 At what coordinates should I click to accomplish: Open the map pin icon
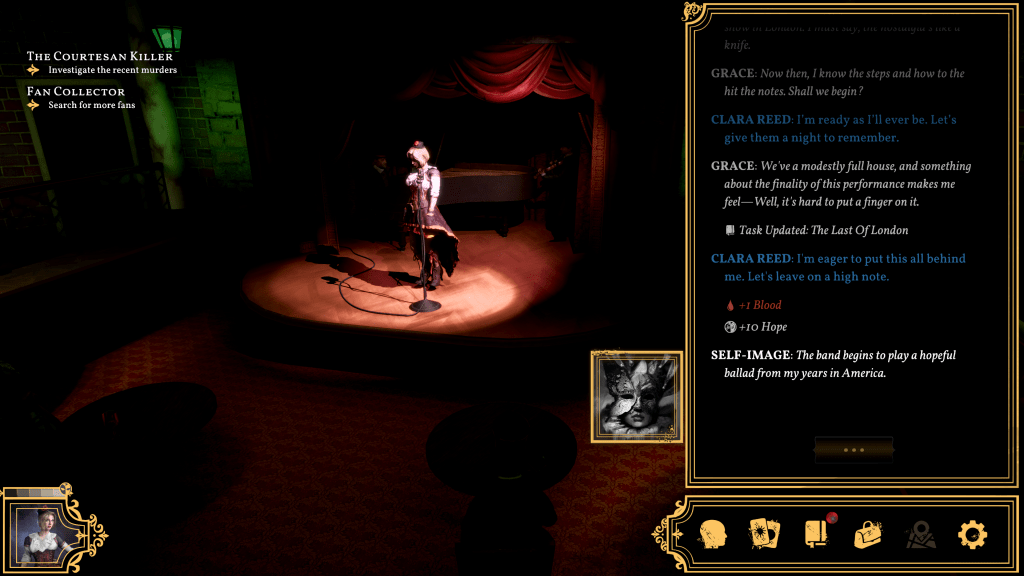(920, 535)
